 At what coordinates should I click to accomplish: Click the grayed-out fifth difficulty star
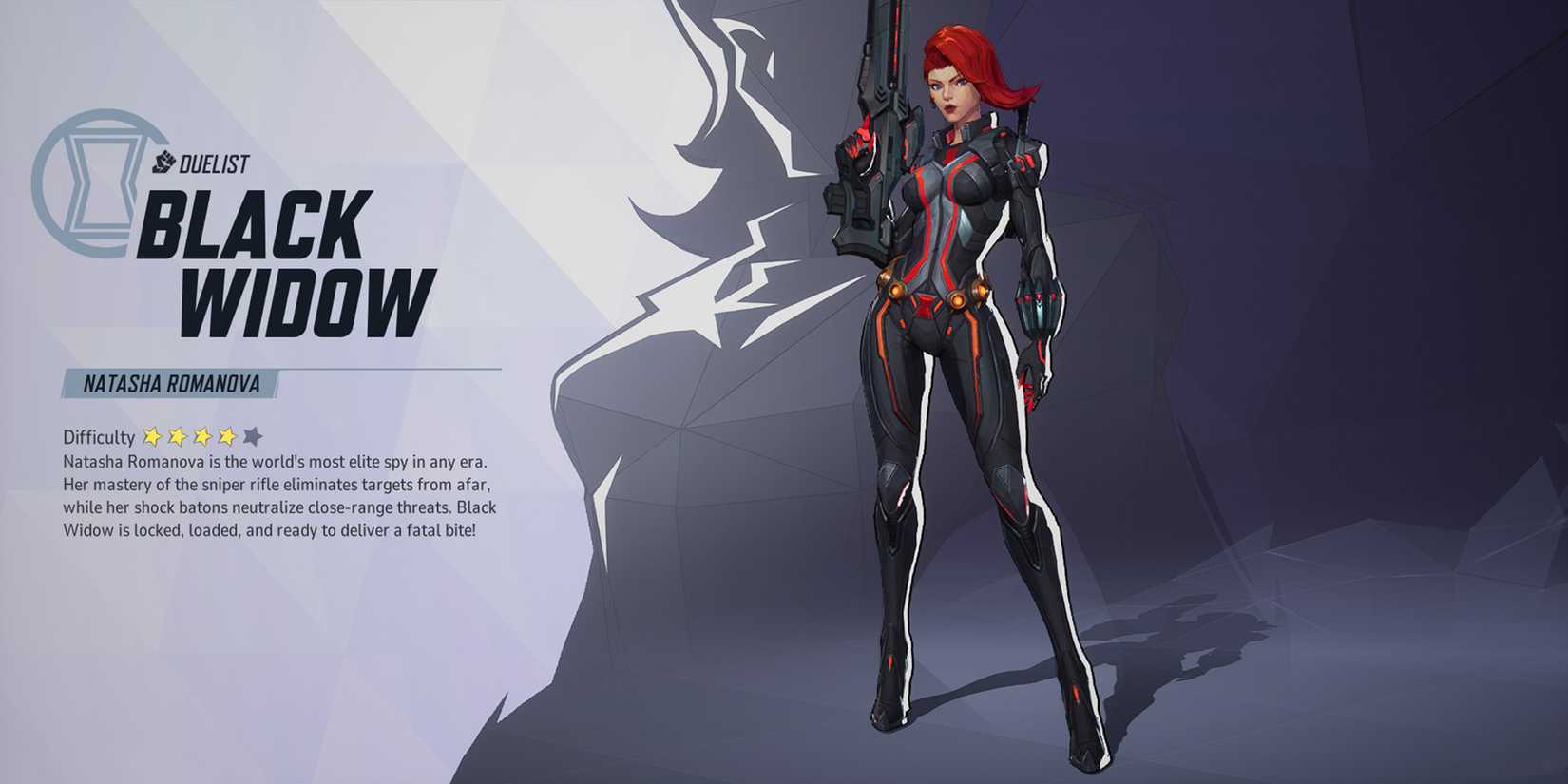[x=252, y=436]
